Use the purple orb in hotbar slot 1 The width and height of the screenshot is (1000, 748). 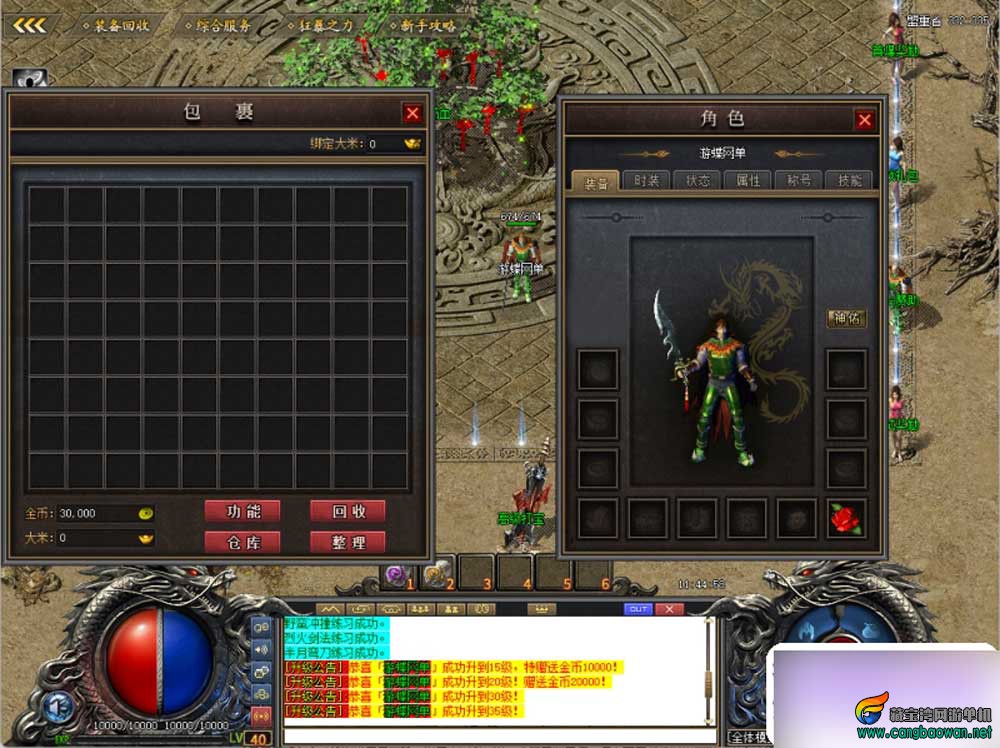click(395, 574)
